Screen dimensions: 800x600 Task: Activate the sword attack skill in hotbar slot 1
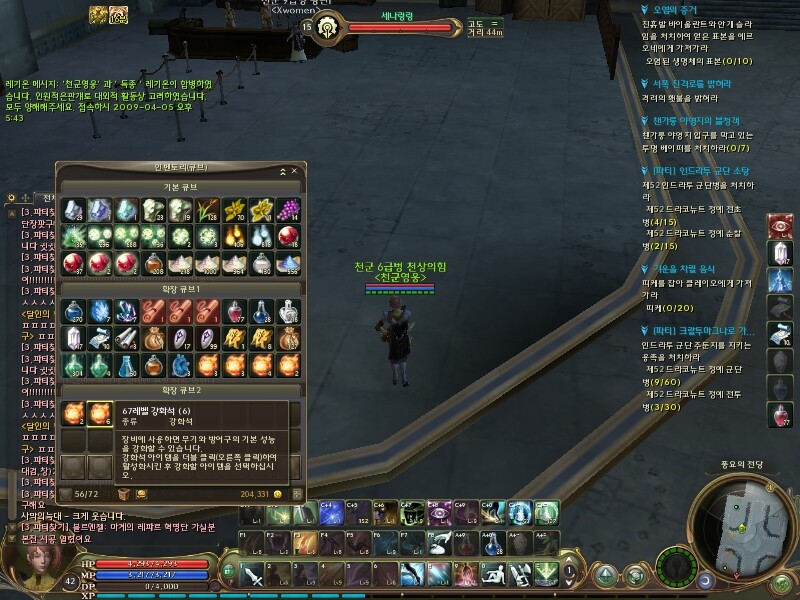tap(252, 575)
